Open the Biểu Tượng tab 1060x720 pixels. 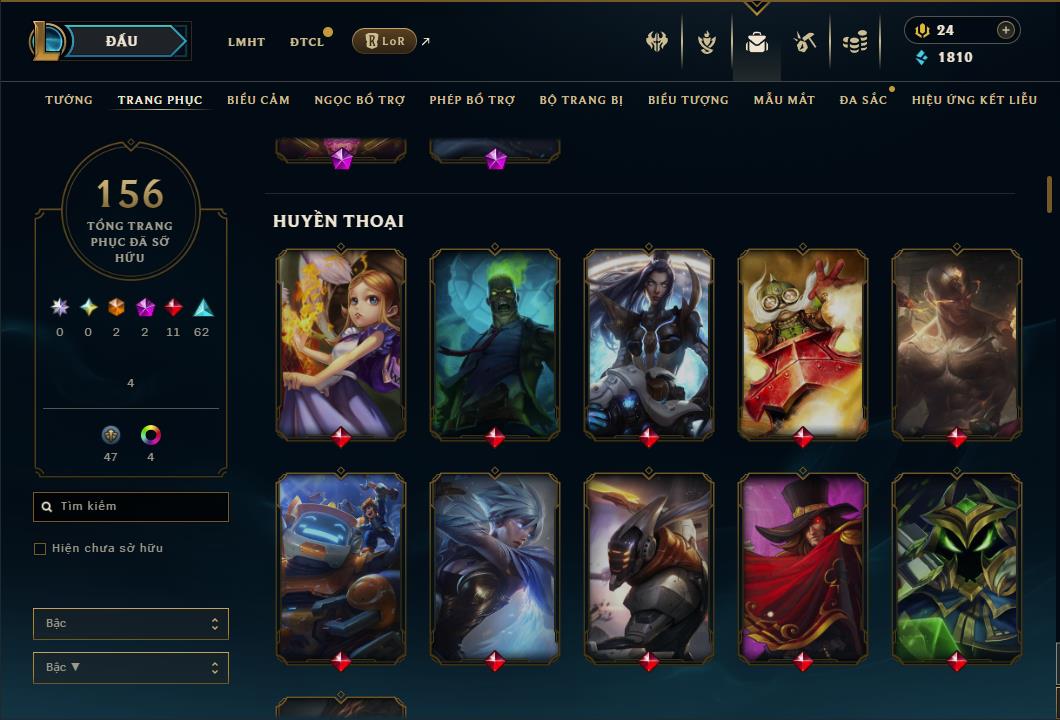coord(688,100)
